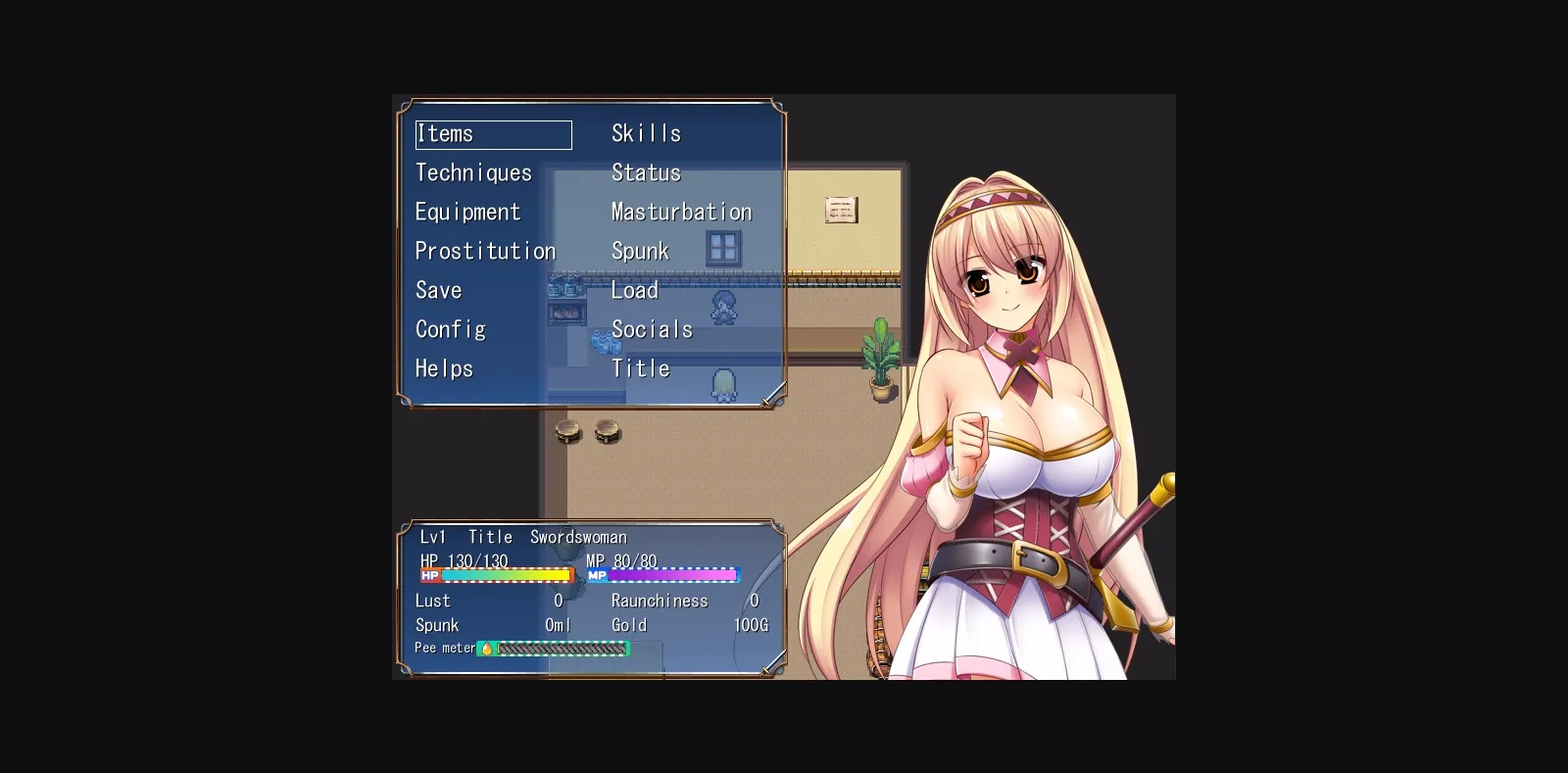Return to Title via the menu

[640, 368]
